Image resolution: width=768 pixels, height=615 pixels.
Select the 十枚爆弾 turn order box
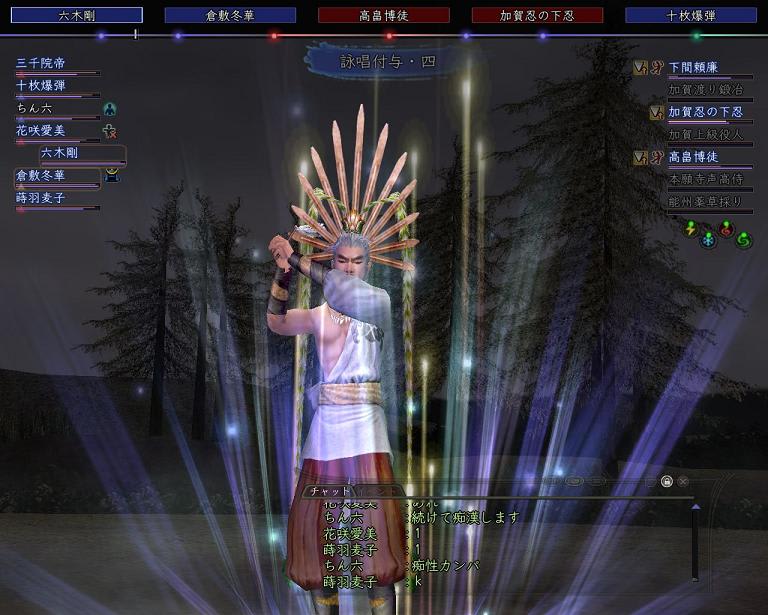coord(691,15)
